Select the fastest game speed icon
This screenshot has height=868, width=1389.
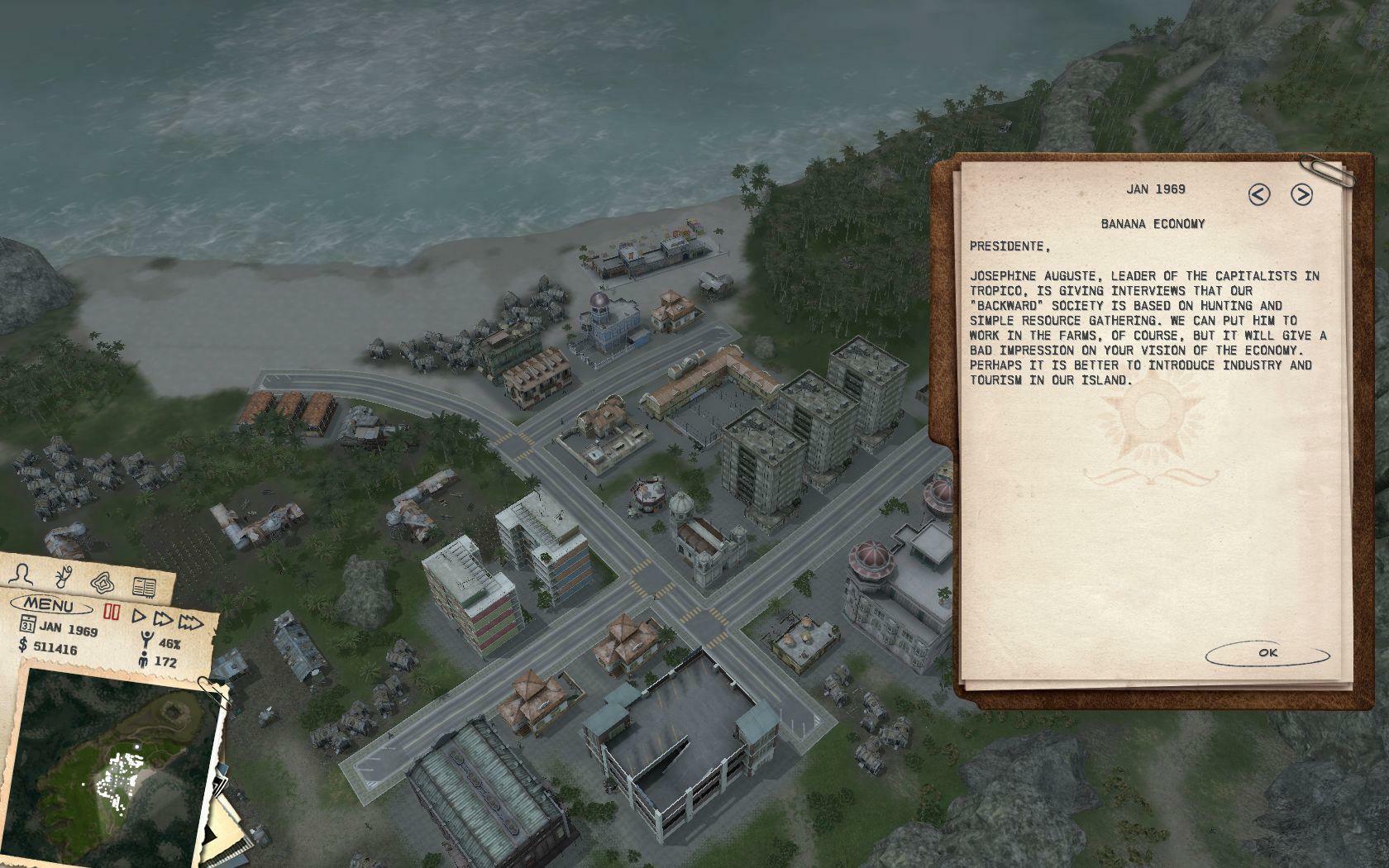point(190,622)
